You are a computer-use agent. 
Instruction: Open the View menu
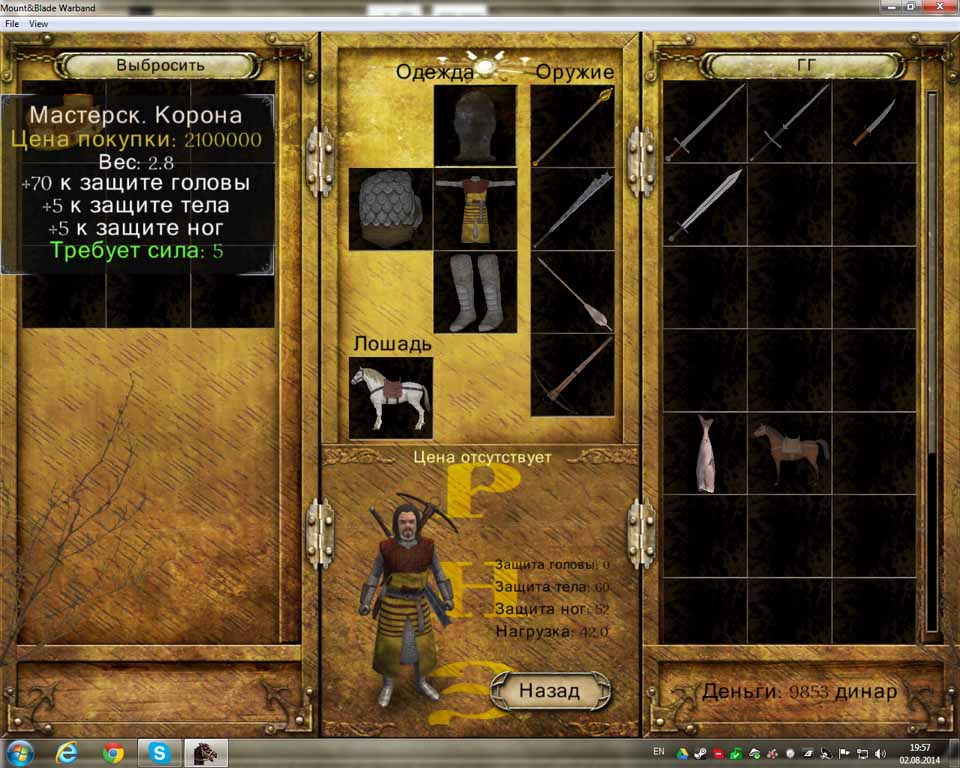coord(39,23)
